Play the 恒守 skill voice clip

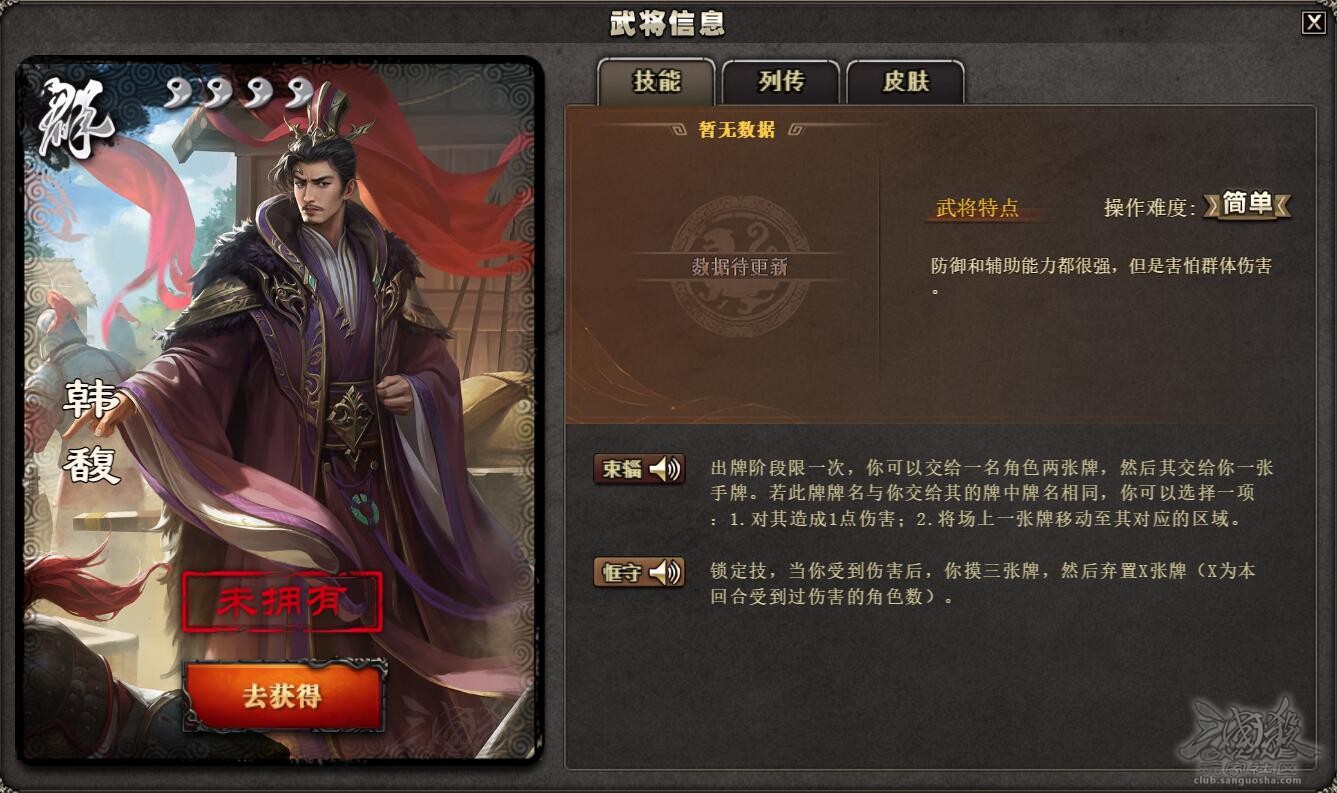pyautogui.click(x=663, y=573)
